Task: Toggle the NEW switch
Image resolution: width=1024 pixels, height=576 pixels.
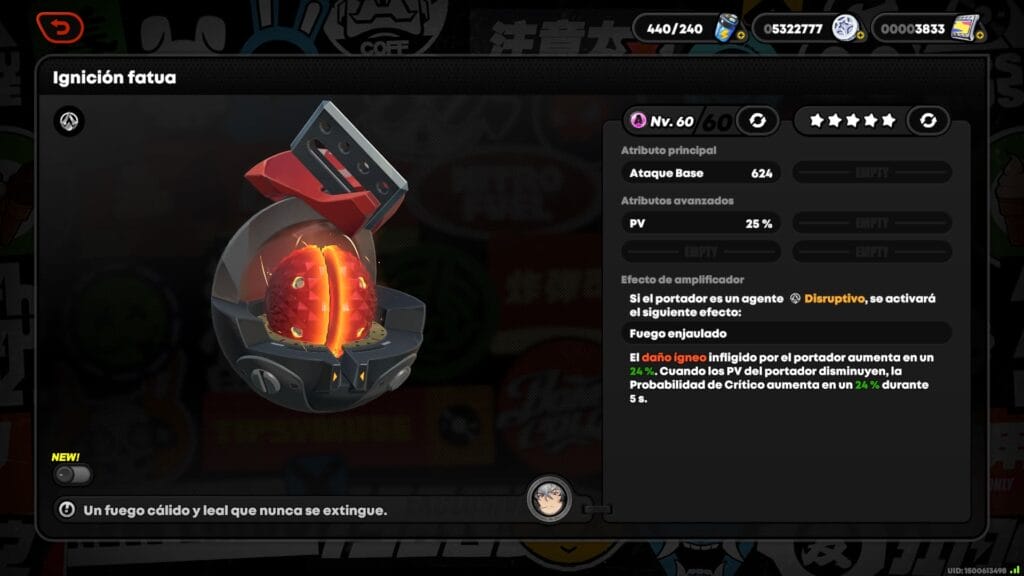Action: (73, 474)
